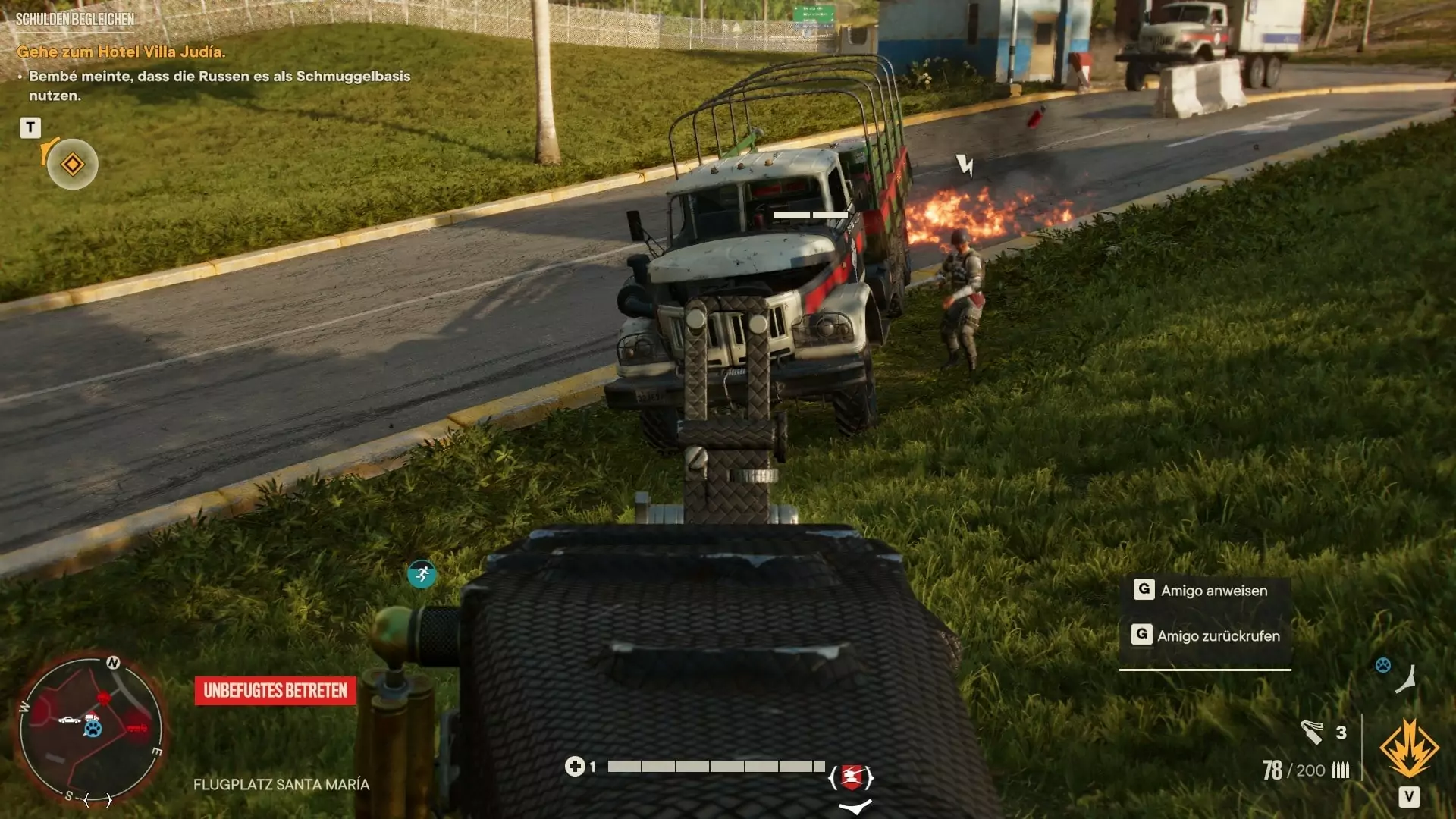Activate the Supremo flame icon
This screenshot has width=1456, height=819.
tap(1408, 748)
